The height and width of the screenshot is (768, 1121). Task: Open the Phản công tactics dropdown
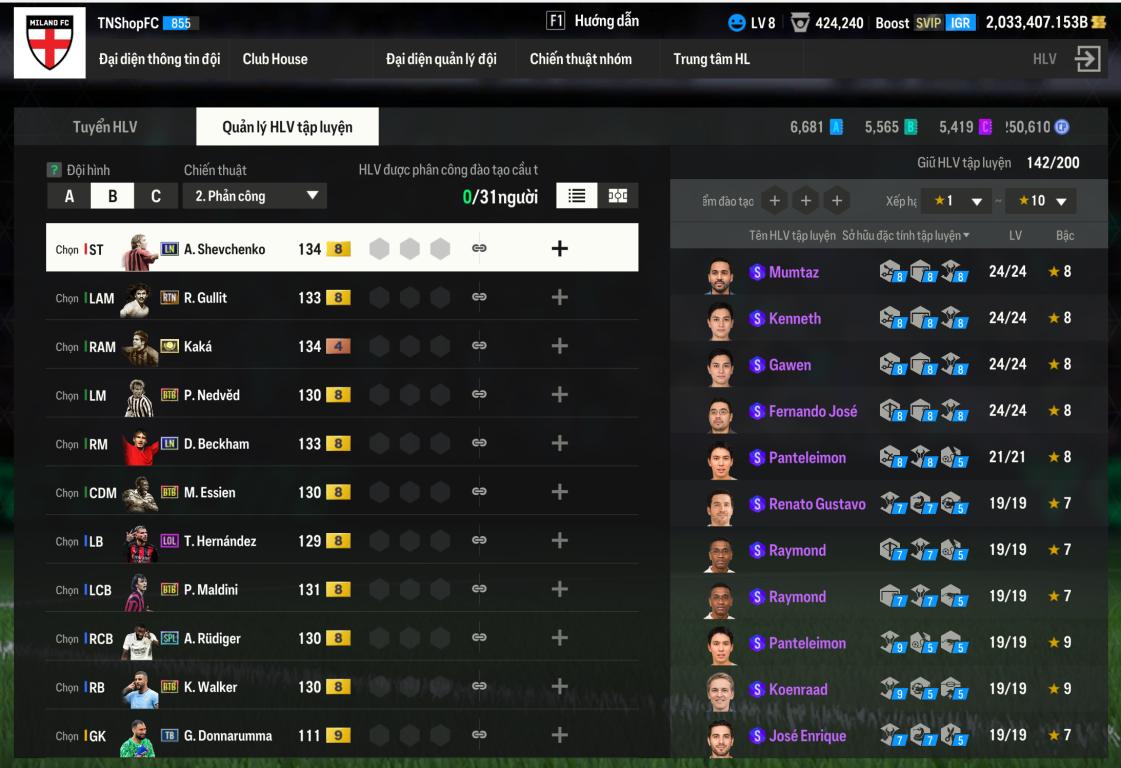(x=255, y=196)
